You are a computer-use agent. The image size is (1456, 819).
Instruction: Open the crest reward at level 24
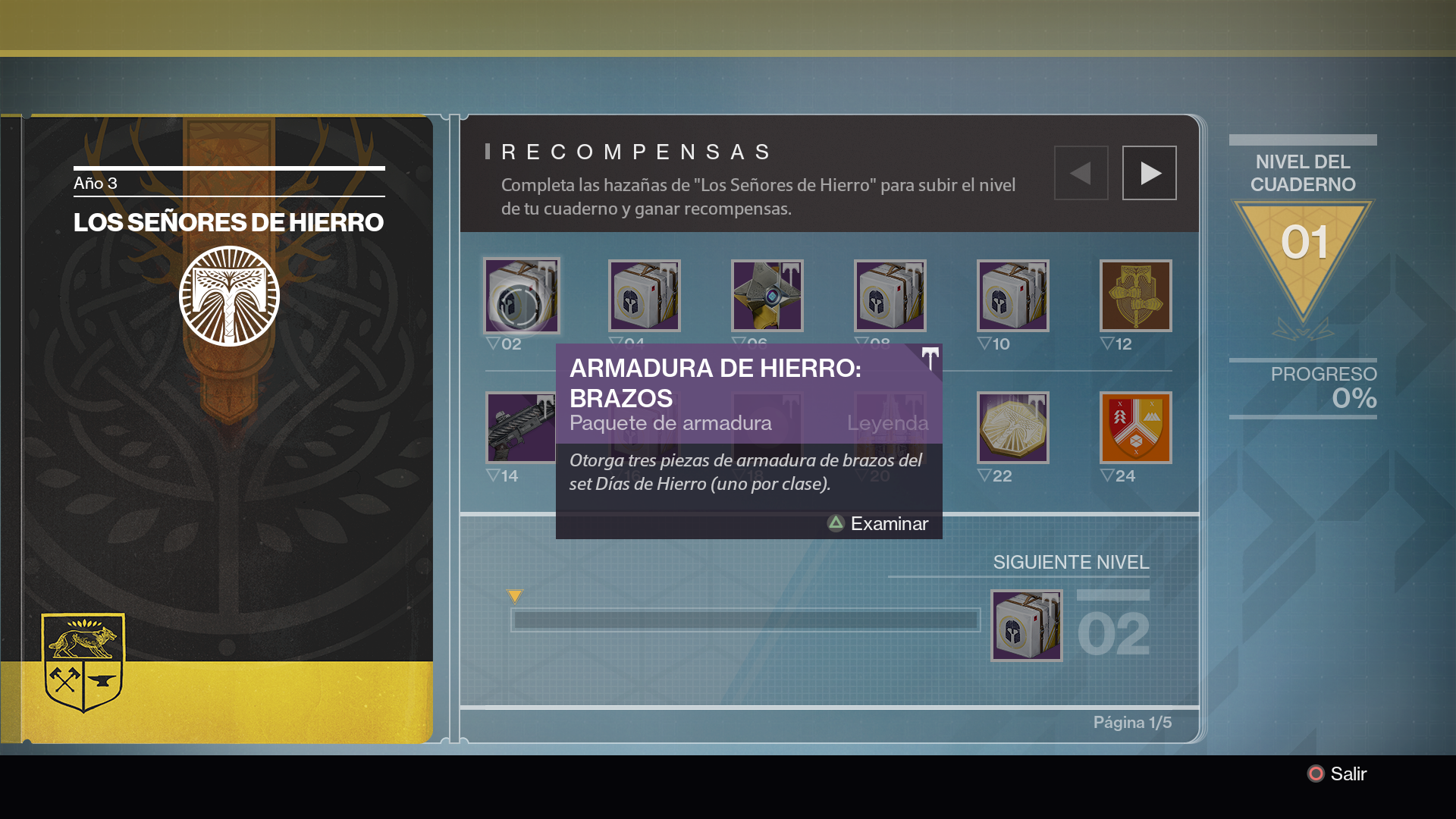(1135, 427)
